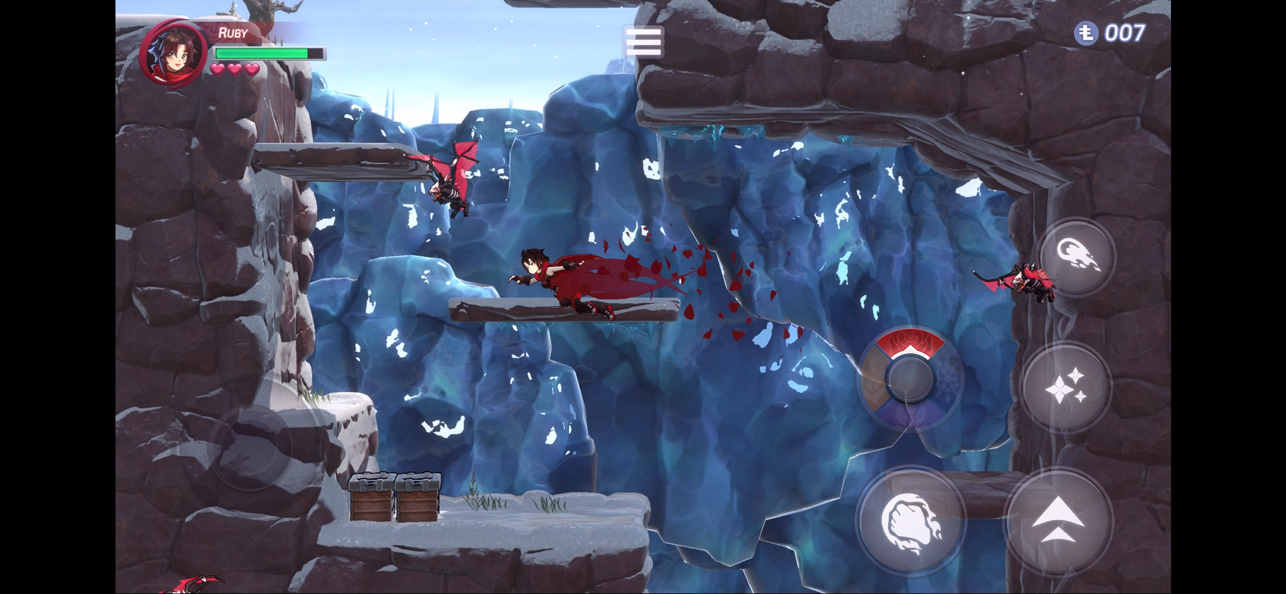The height and width of the screenshot is (594, 1286).
Task: Trigger the dash ability button
Action: 1076,257
